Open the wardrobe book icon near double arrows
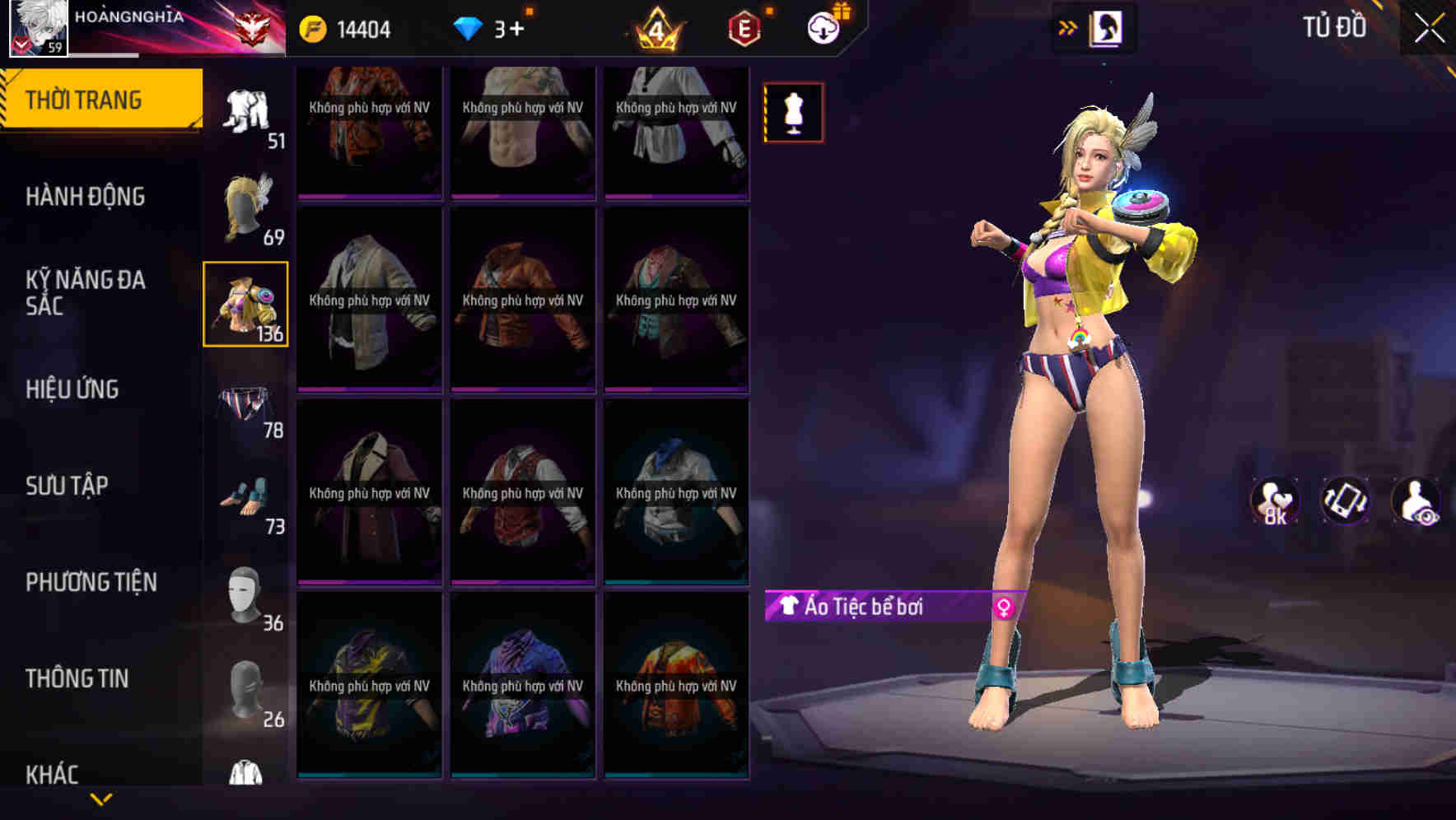Image resolution: width=1456 pixels, height=820 pixels. 1108,28
